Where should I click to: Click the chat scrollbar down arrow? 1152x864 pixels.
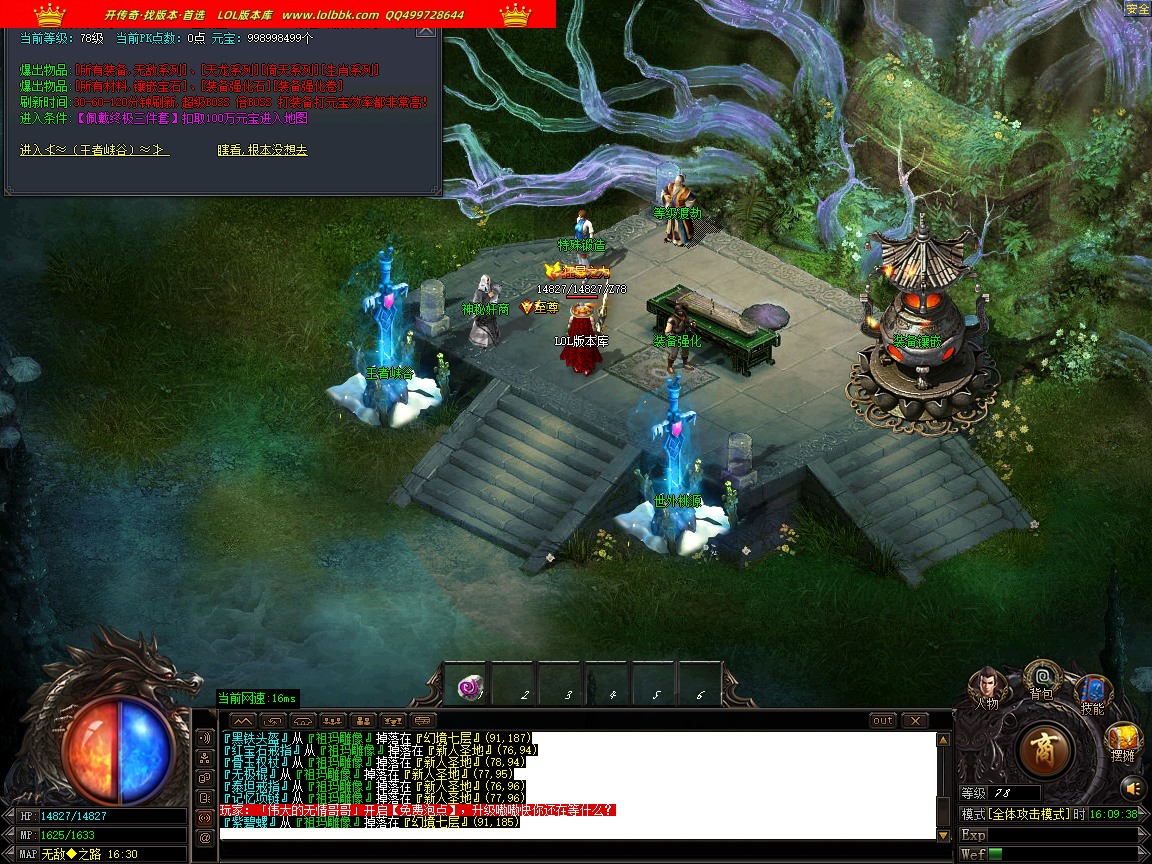943,834
